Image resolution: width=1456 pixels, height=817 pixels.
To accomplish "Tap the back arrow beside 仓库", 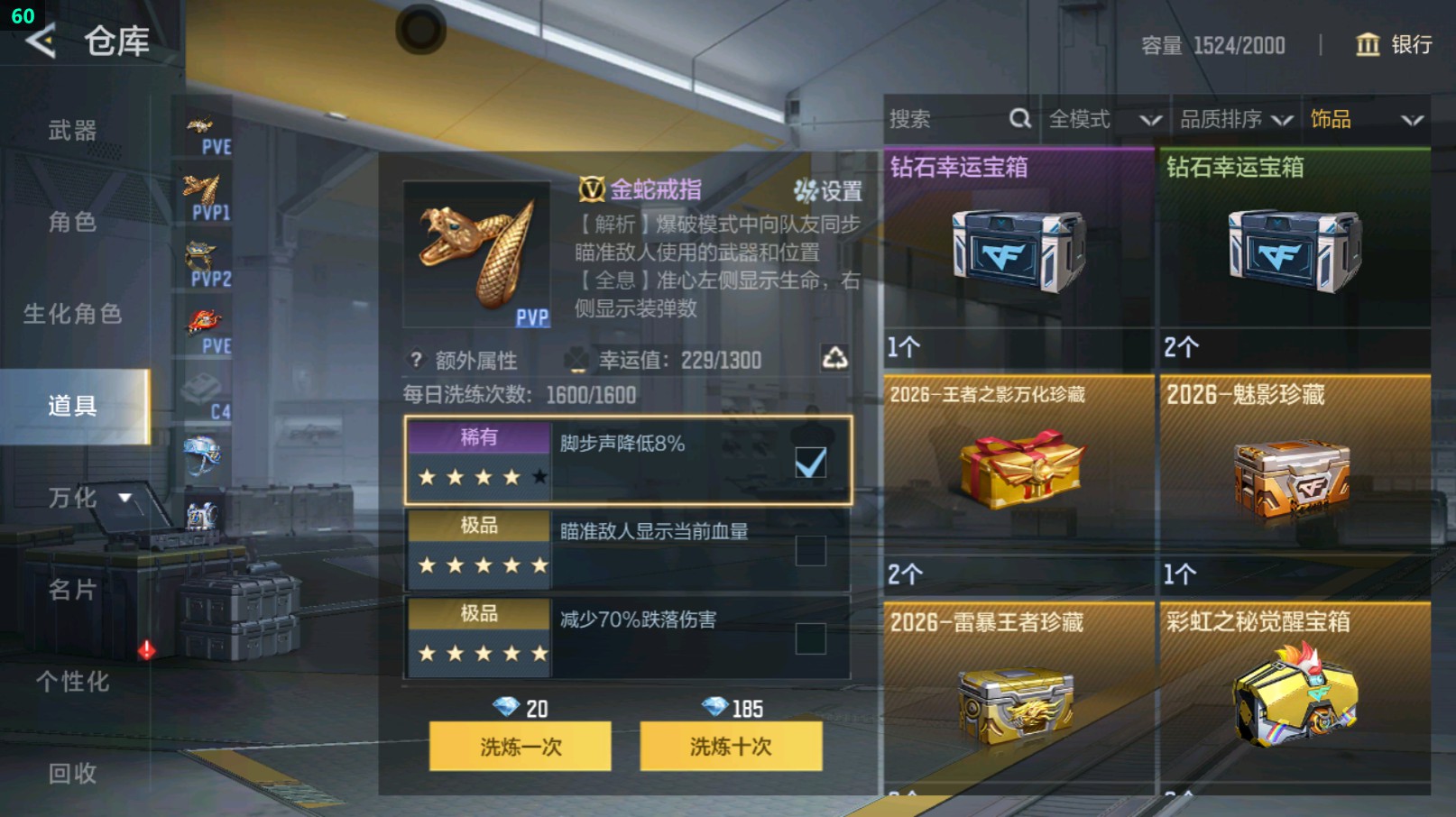I will coord(41,40).
